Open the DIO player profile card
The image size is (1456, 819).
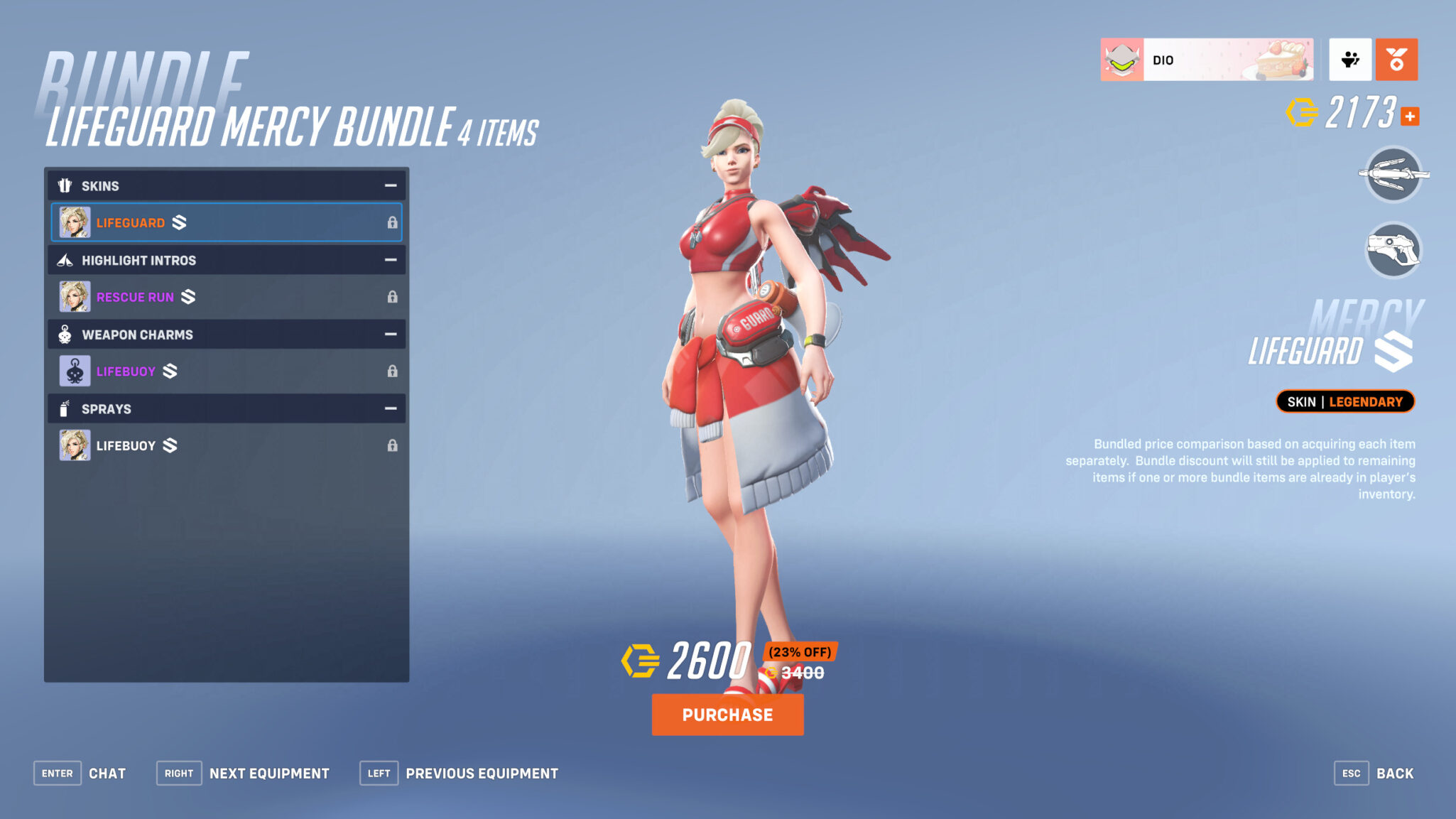click(1207, 60)
